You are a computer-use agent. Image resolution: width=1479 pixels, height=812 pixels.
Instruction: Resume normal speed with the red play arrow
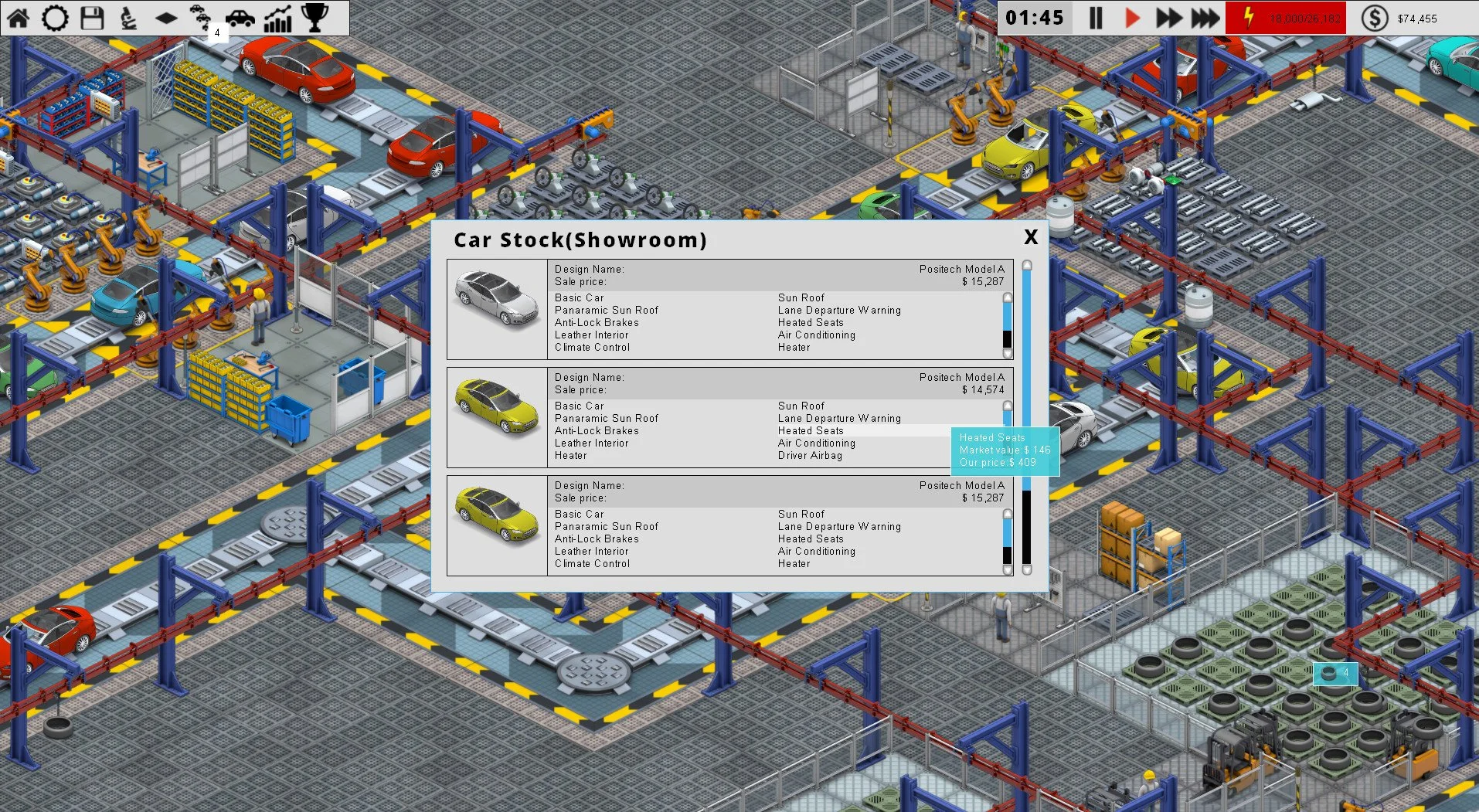tap(1131, 17)
